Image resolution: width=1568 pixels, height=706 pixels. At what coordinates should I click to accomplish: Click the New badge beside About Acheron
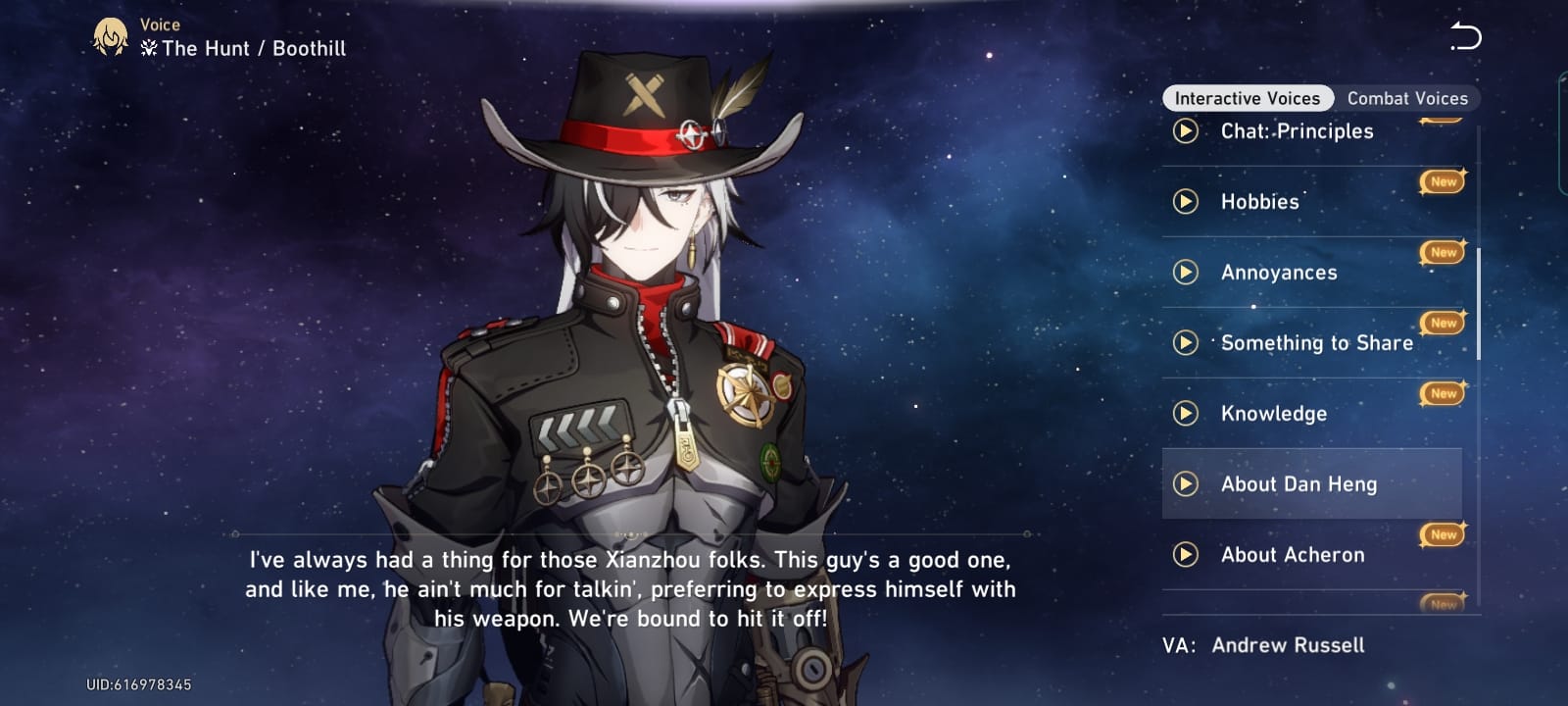point(1442,534)
